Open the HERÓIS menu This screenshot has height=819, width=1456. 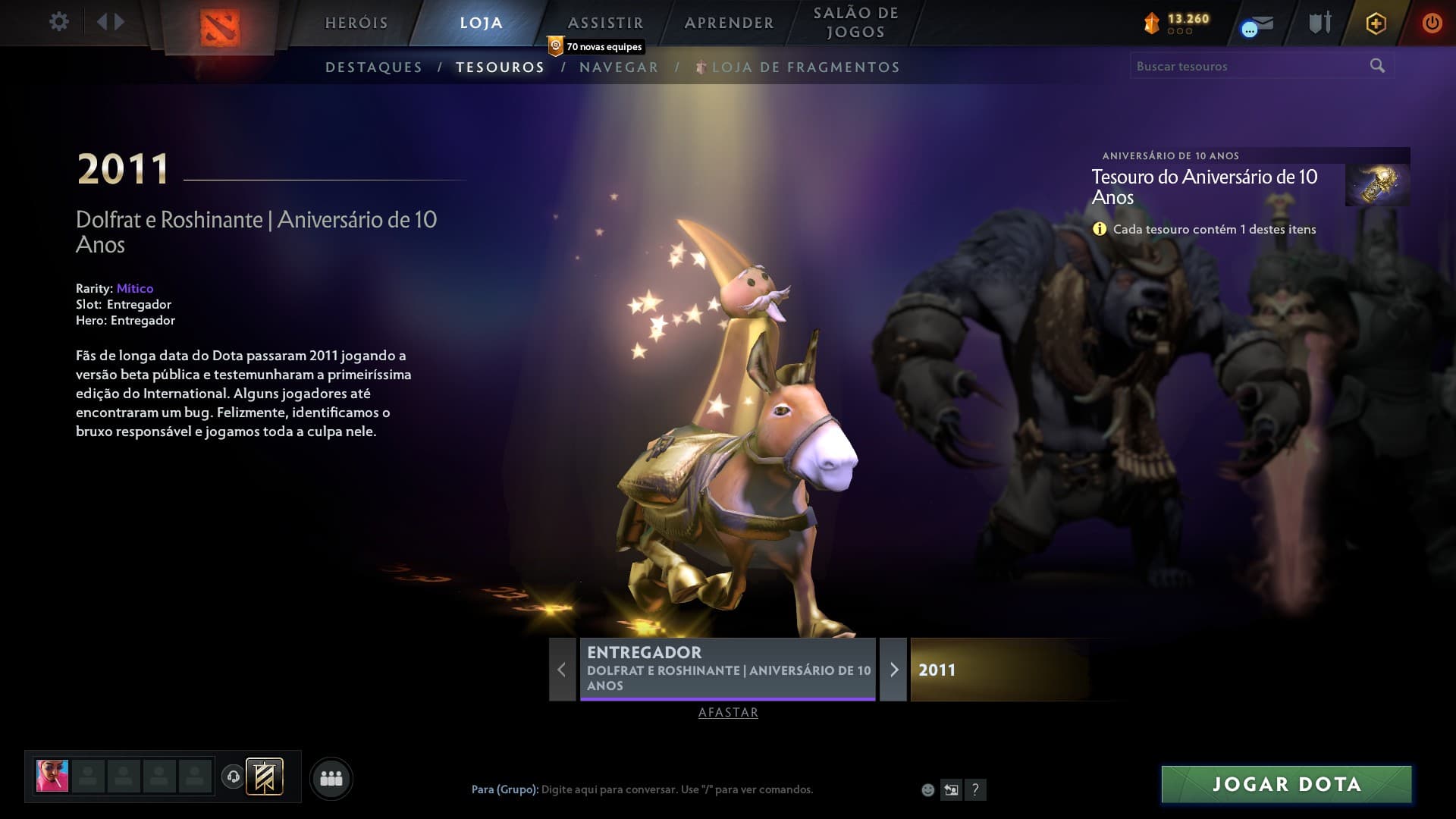pyautogui.click(x=356, y=23)
